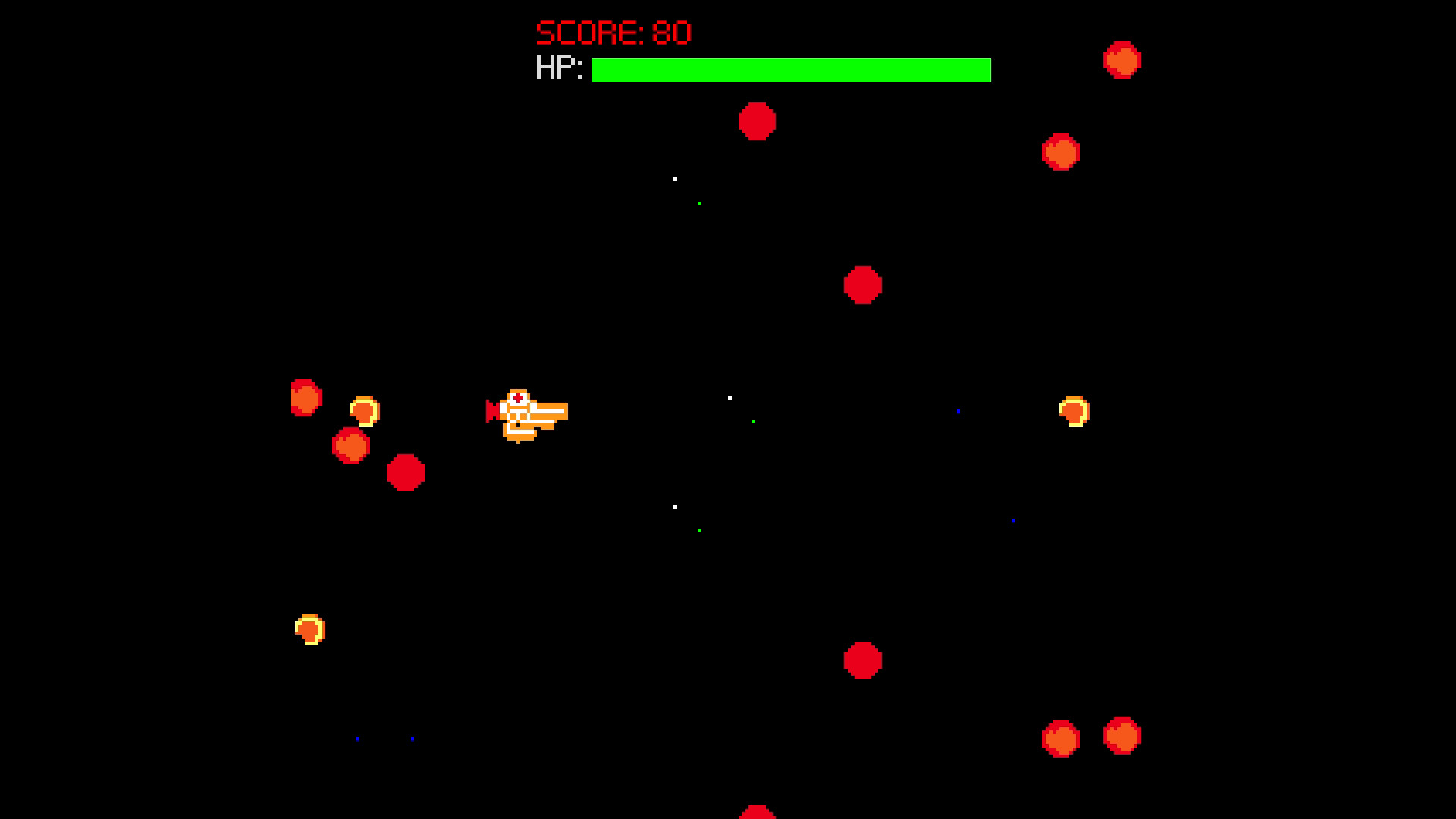Click the SCORE: 80 text
The height and width of the screenshot is (819, 1456).
pyautogui.click(x=612, y=30)
